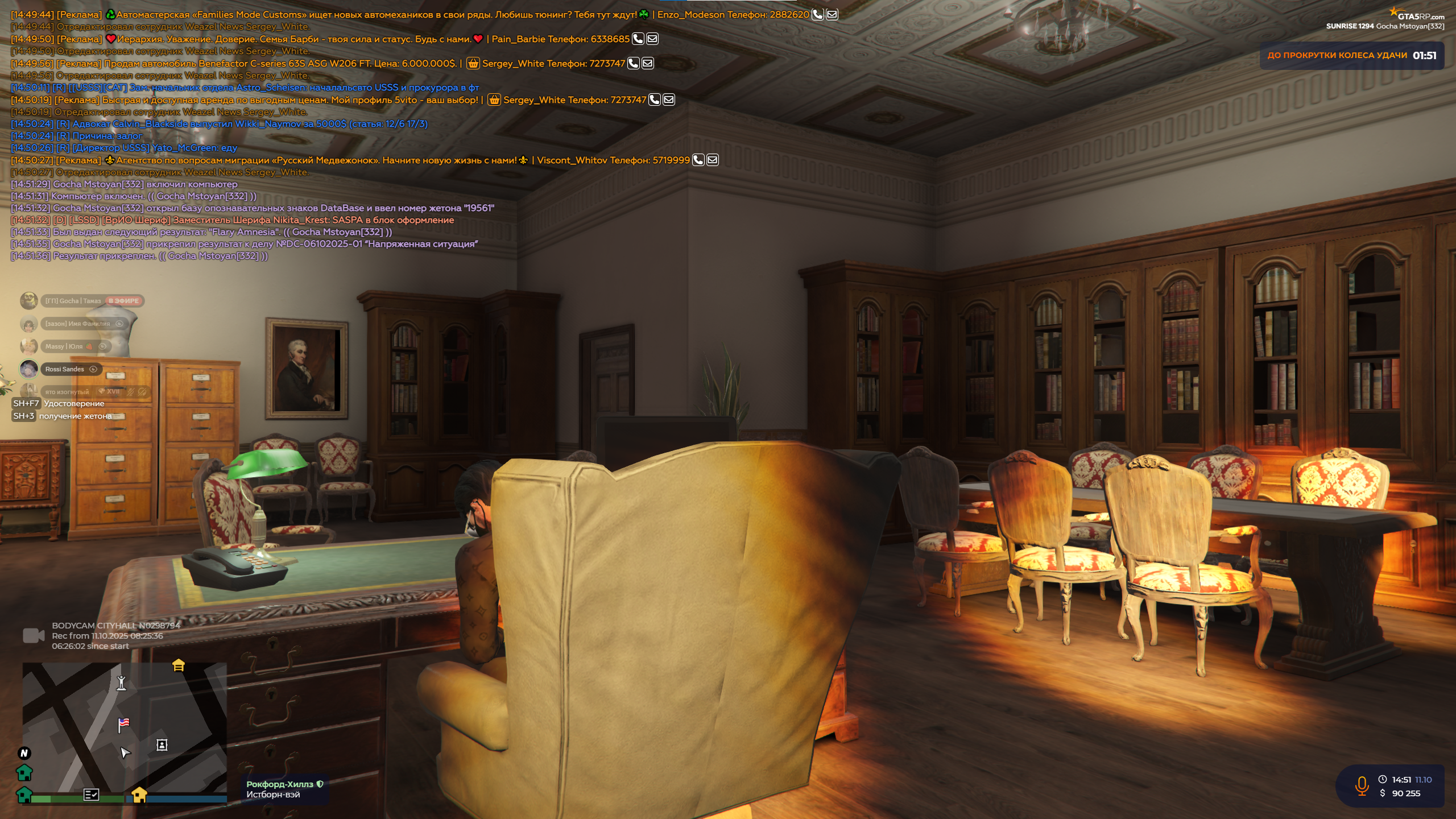Select Massy | Юля in the voice overlay
The width and height of the screenshot is (1456, 819).
[x=64, y=347]
